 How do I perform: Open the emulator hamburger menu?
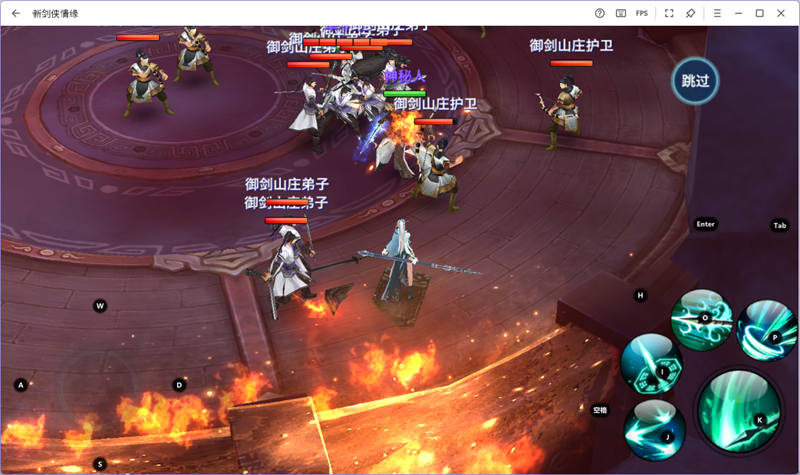pos(717,13)
